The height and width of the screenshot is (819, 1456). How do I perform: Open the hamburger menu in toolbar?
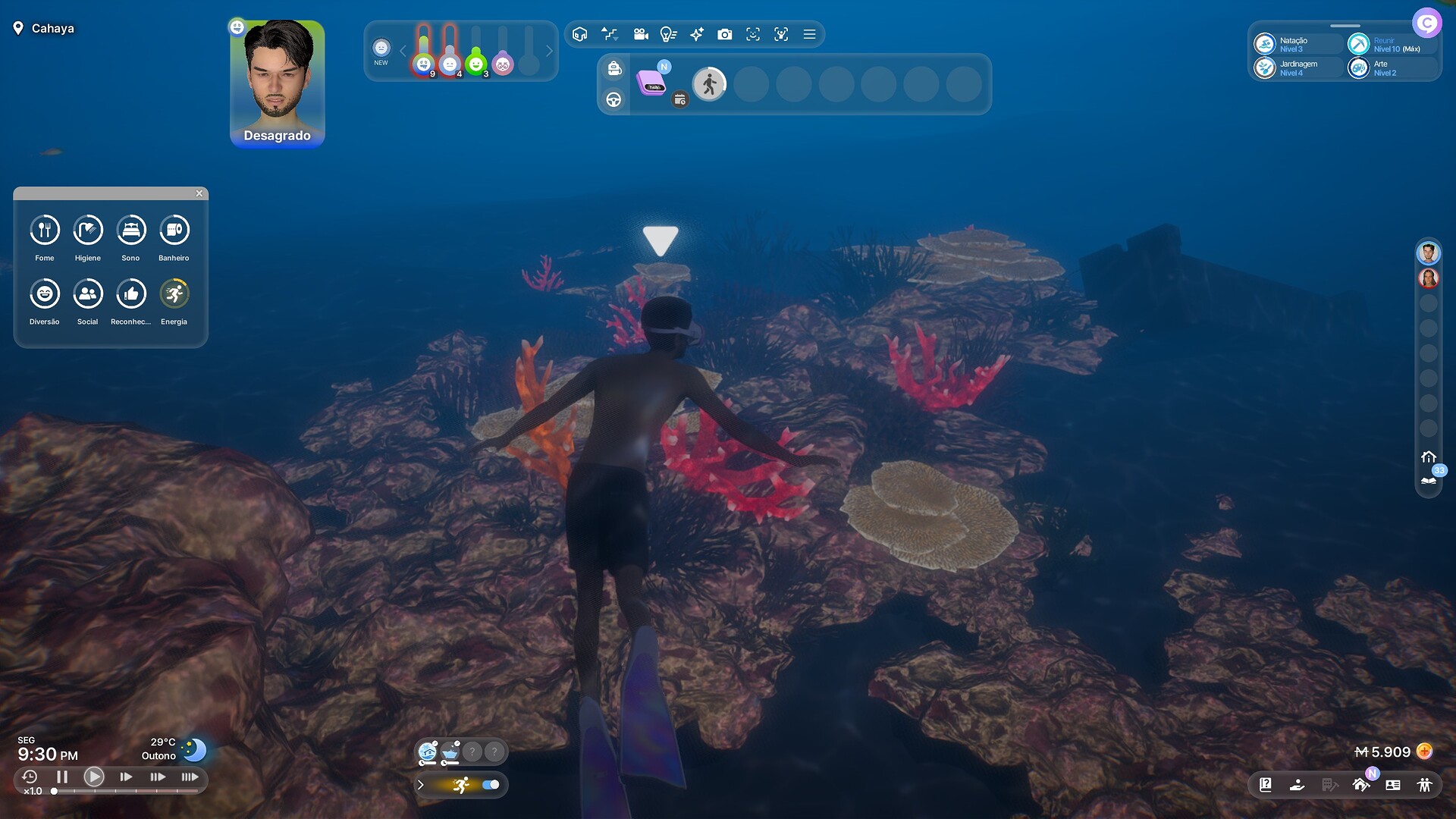coord(810,34)
